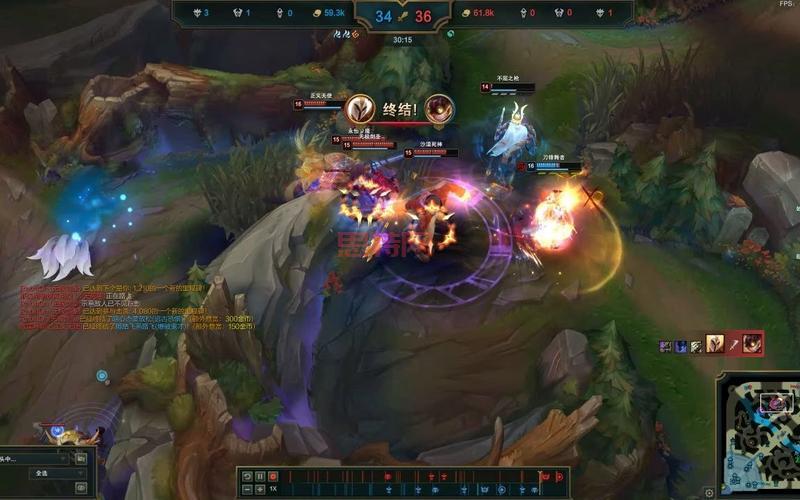Start recording with the red record button
Screen dimensions: 800x500
[x=273, y=476]
